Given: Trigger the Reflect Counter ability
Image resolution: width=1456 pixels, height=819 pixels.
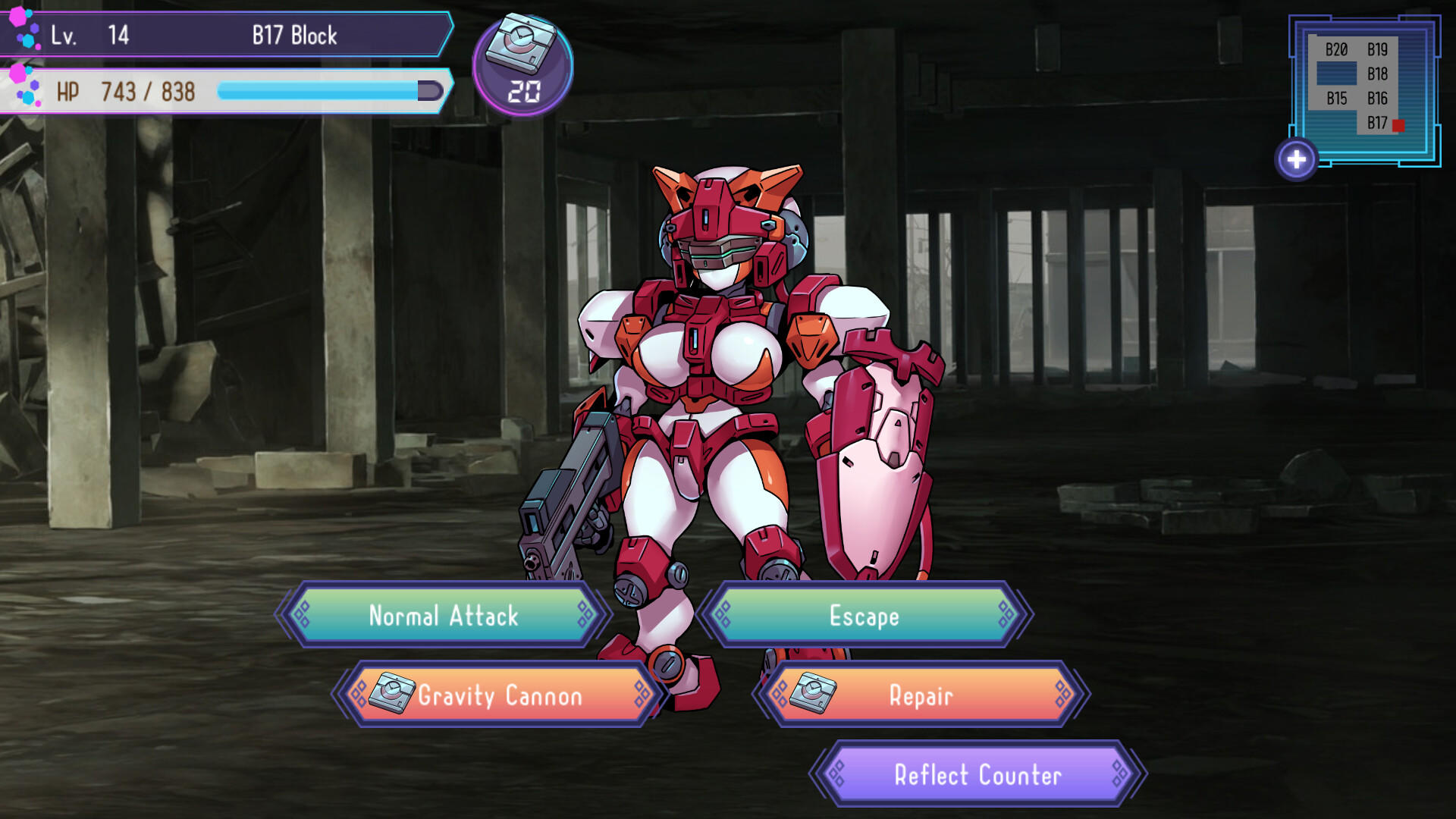Looking at the screenshot, I should 978,776.
